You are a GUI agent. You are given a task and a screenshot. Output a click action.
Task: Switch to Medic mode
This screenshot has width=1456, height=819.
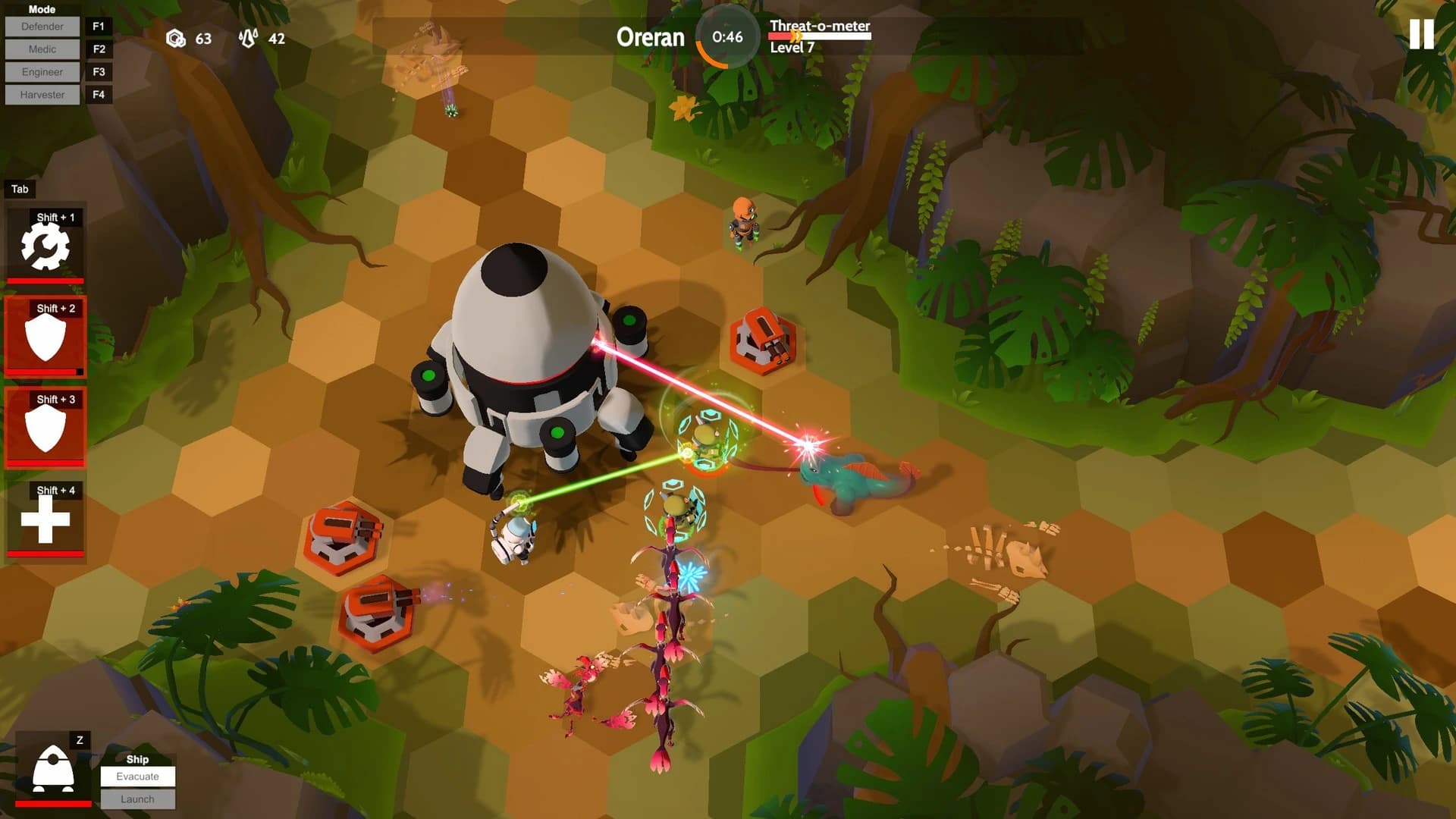pos(42,49)
